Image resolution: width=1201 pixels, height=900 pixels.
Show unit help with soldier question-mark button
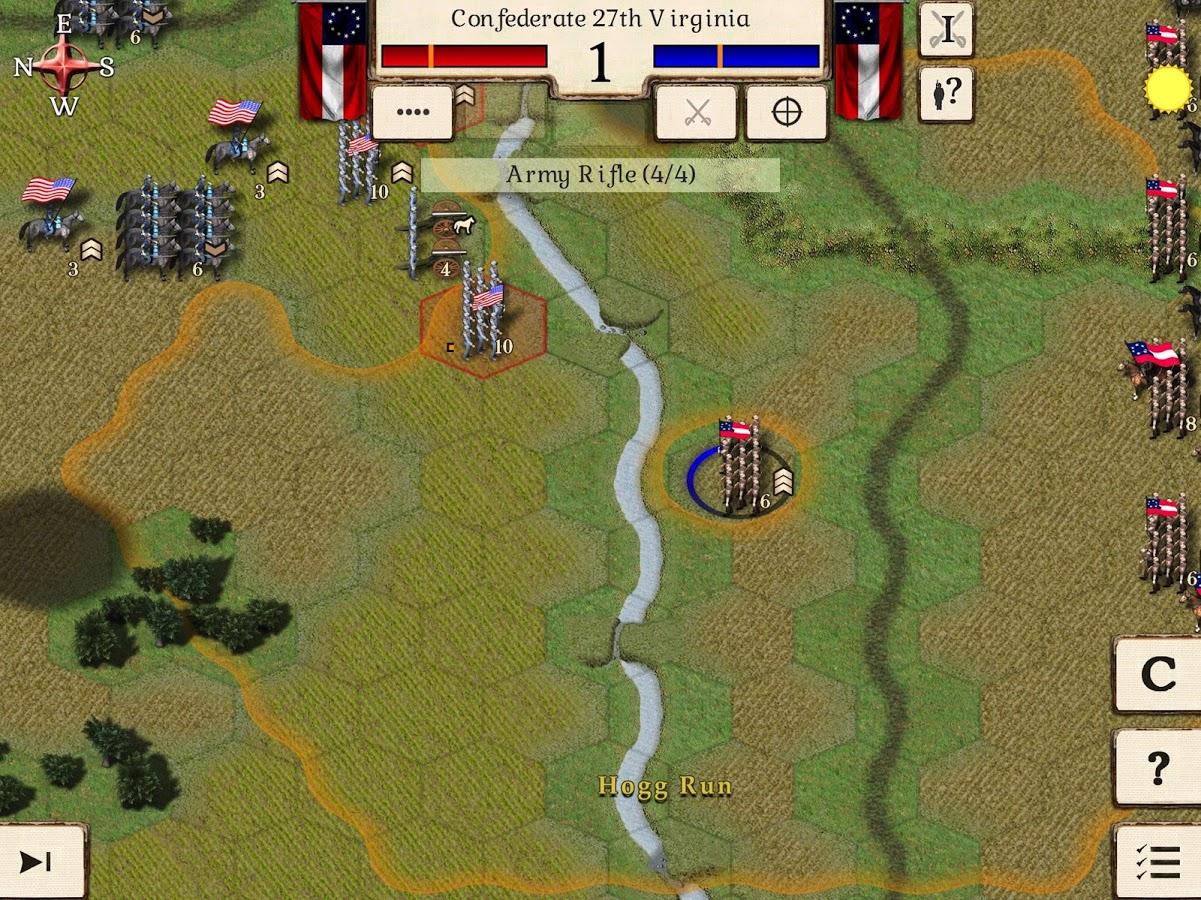[945, 94]
